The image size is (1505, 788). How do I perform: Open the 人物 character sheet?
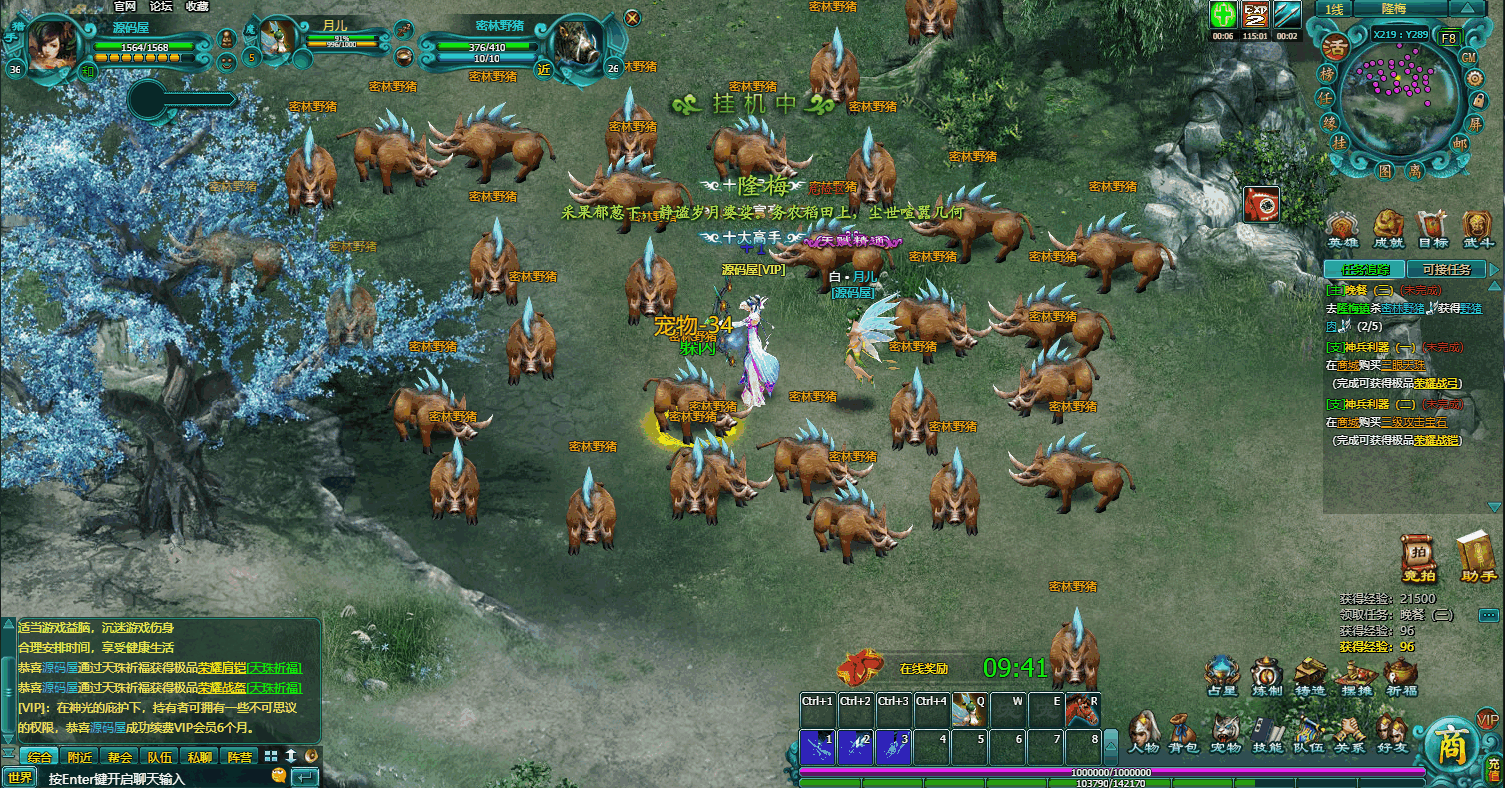(1143, 733)
